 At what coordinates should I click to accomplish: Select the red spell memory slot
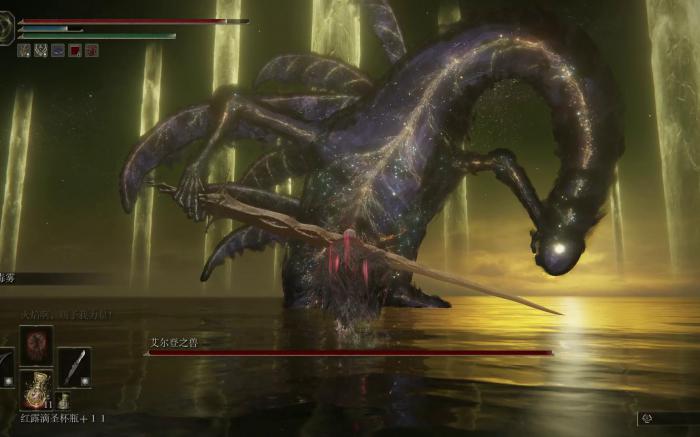tap(35, 345)
